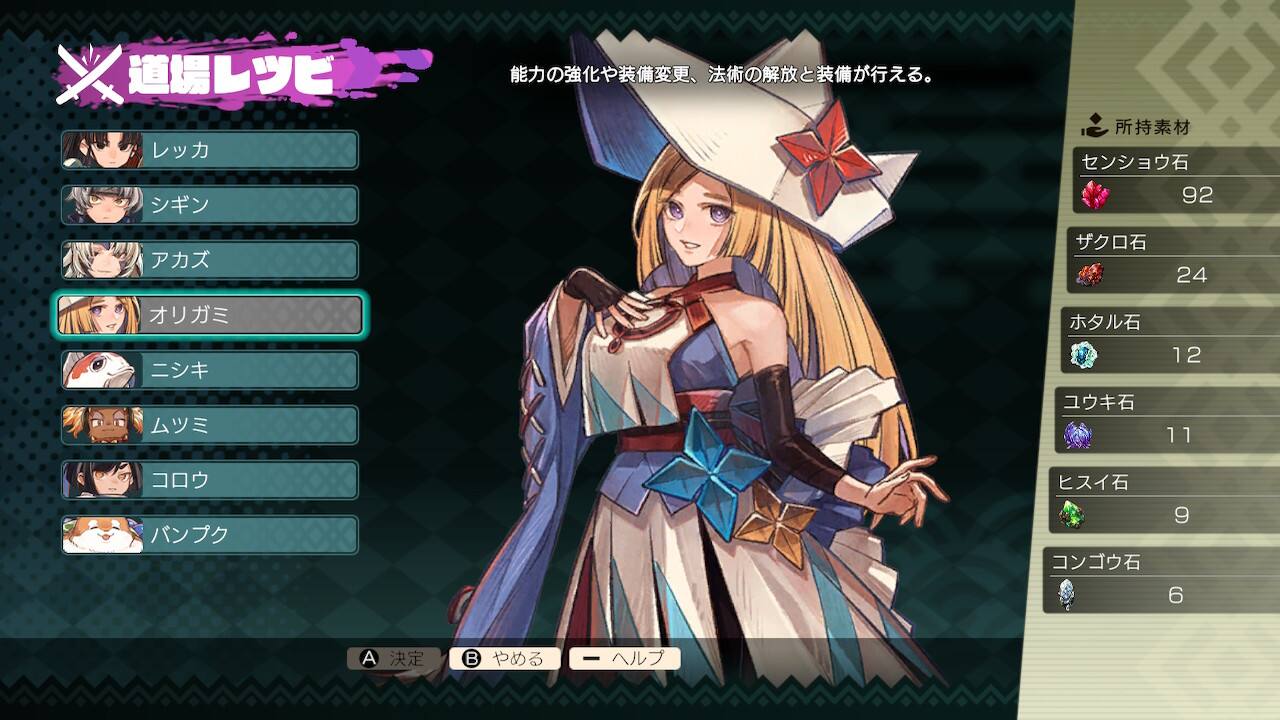Open the highlighted オリガミ entry
Screen dimensions: 1280x720
tap(210, 315)
